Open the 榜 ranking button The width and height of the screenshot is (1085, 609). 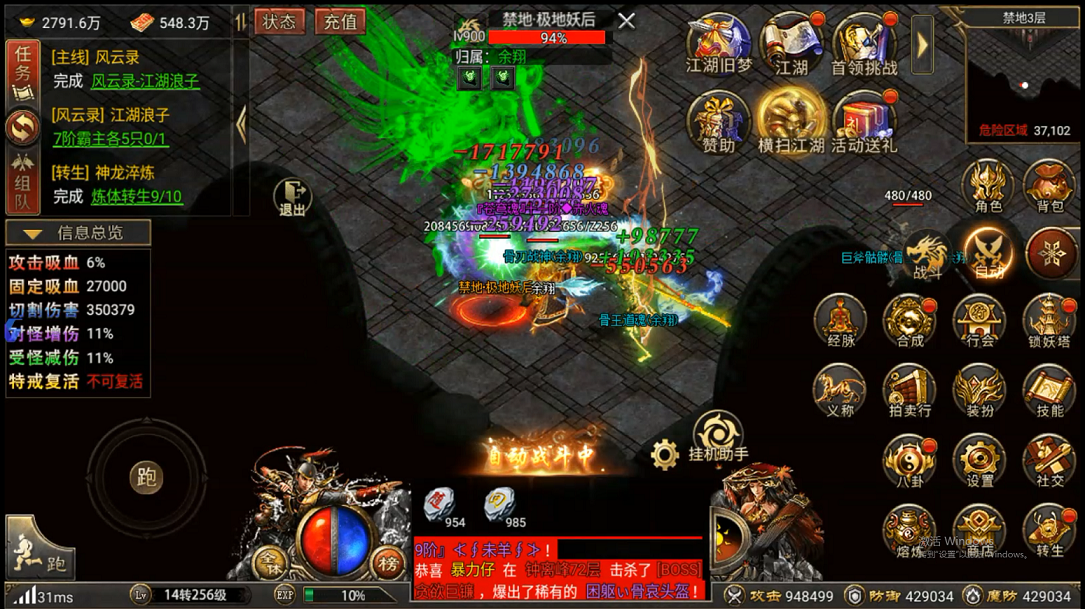(x=386, y=561)
